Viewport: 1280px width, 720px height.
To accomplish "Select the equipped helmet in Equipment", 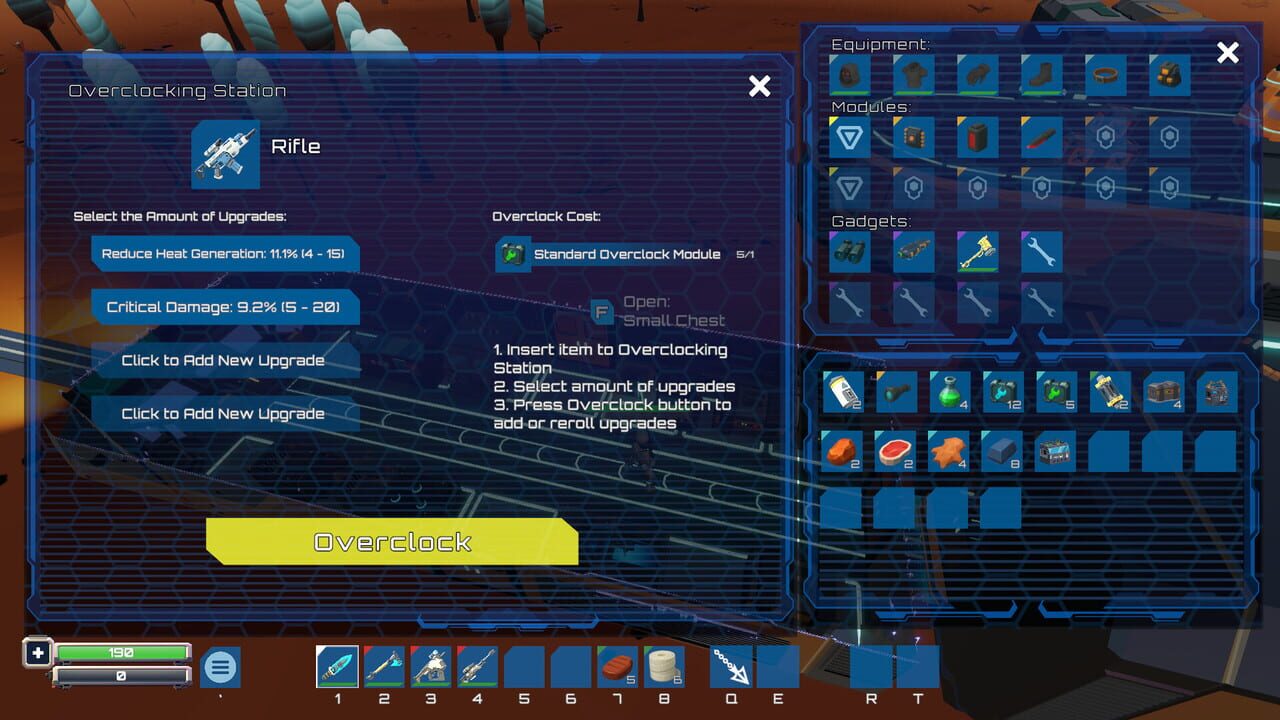I will [x=849, y=75].
